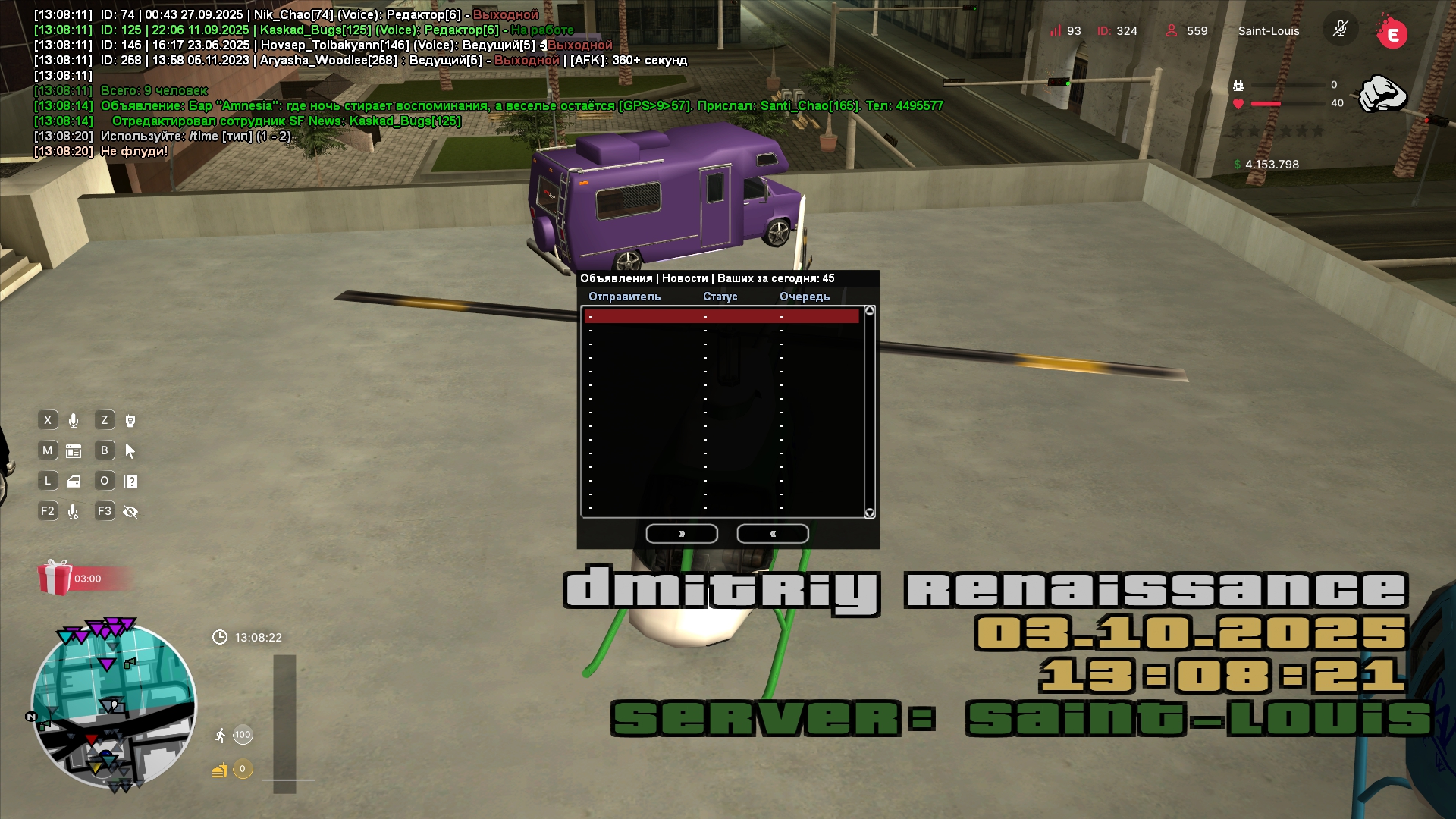Screen dimensions: 1456x819
Task: Open the circular minimap
Action: pyautogui.click(x=114, y=705)
